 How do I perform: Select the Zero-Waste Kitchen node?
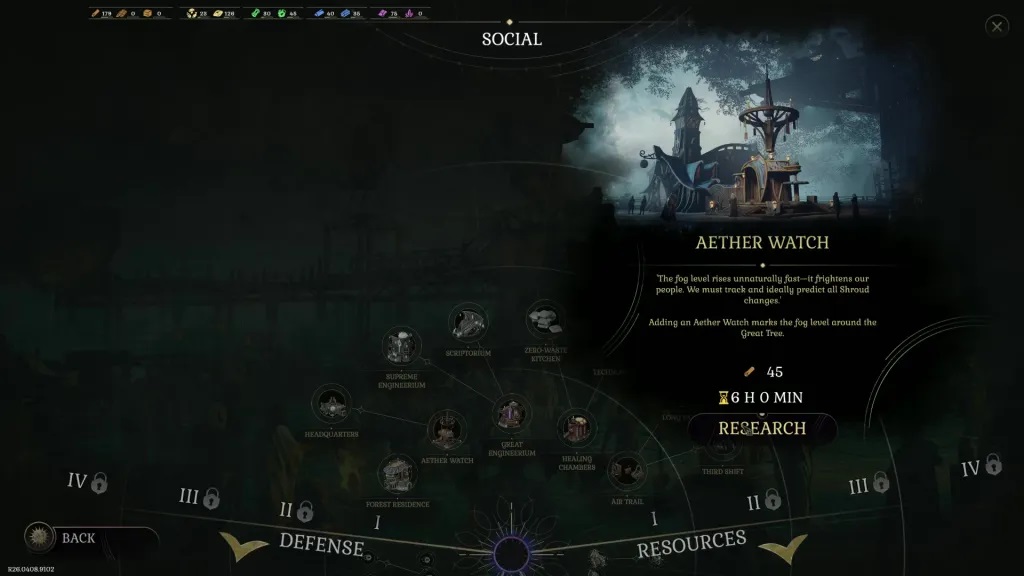click(x=546, y=320)
